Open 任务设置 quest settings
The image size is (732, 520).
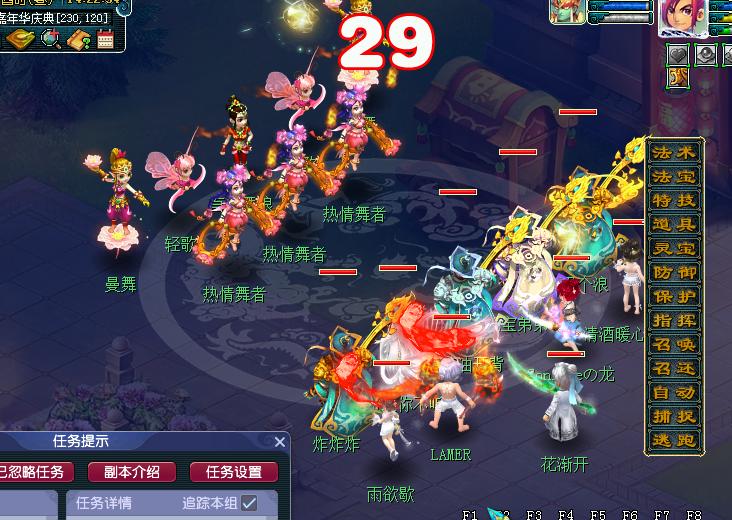(x=234, y=472)
